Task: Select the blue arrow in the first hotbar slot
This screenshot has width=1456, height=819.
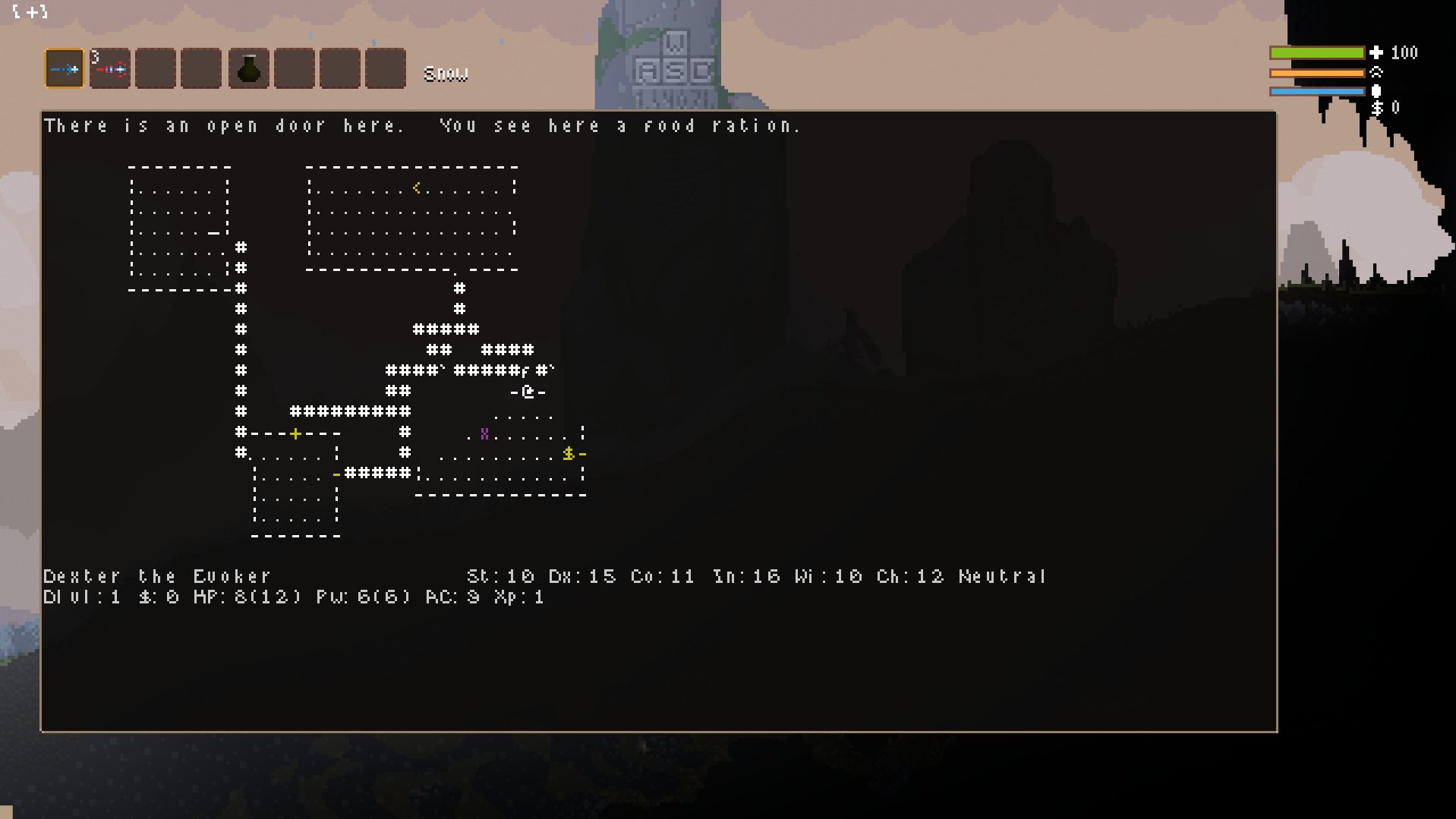Action: 65,68
